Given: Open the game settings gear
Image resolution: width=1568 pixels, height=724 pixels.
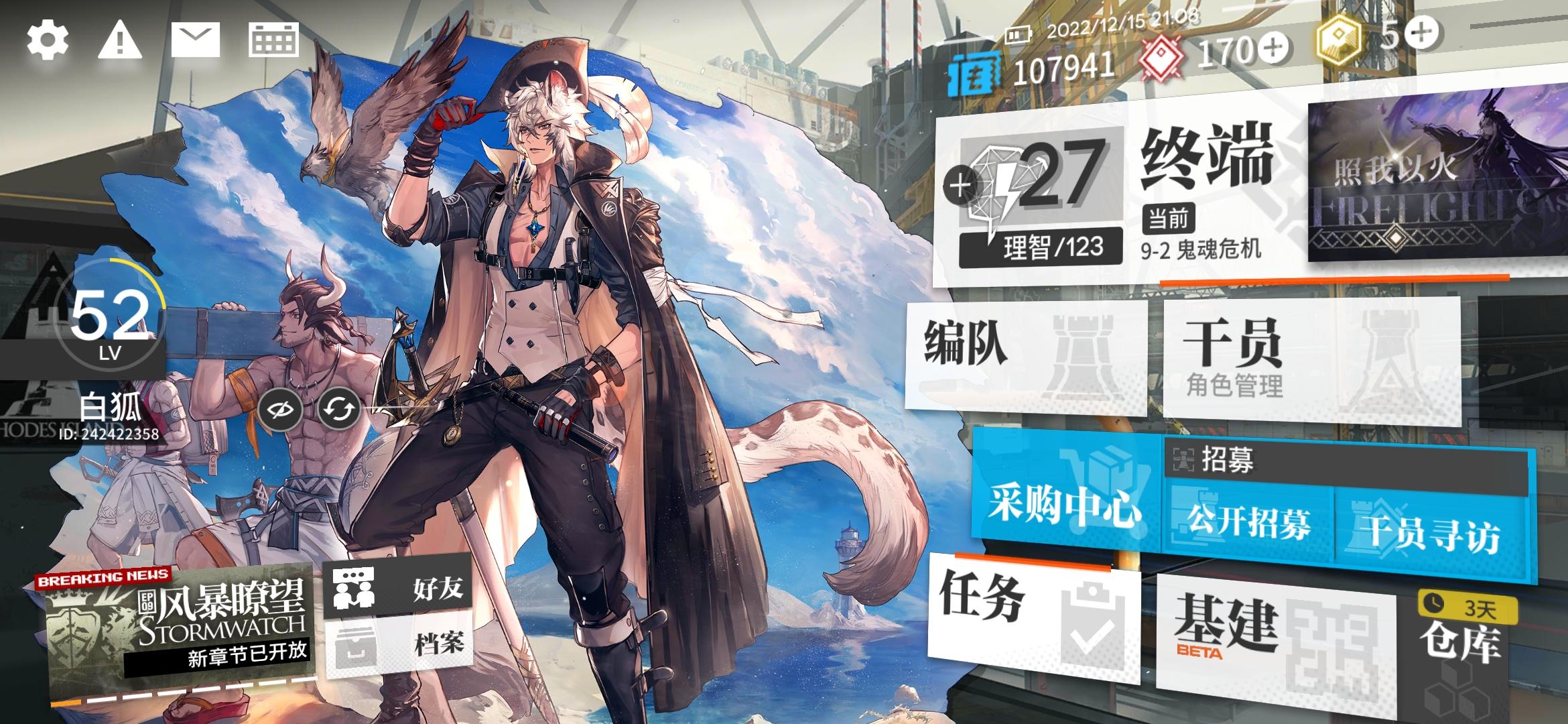Looking at the screenshot, I should tap(47, 40).
